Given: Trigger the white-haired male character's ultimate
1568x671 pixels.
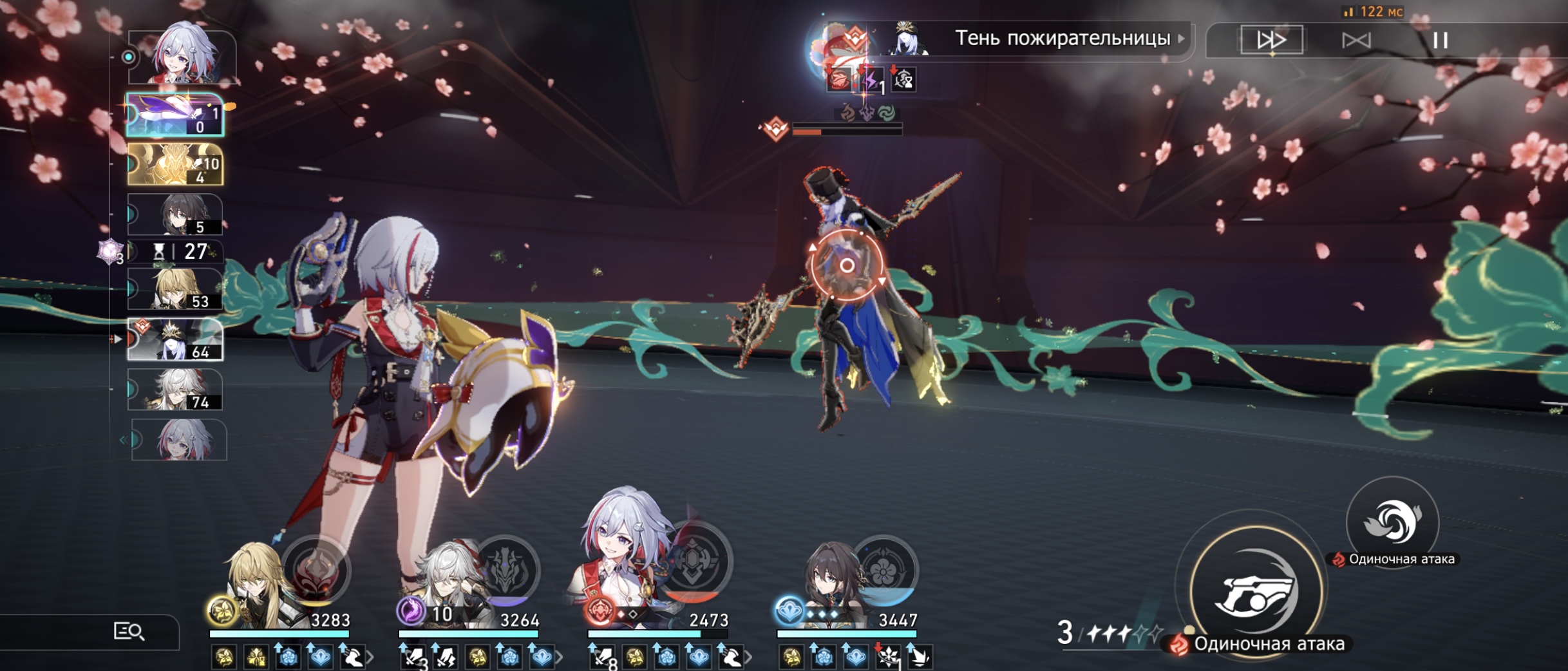Looking at the screenshot, I should 507,571.
